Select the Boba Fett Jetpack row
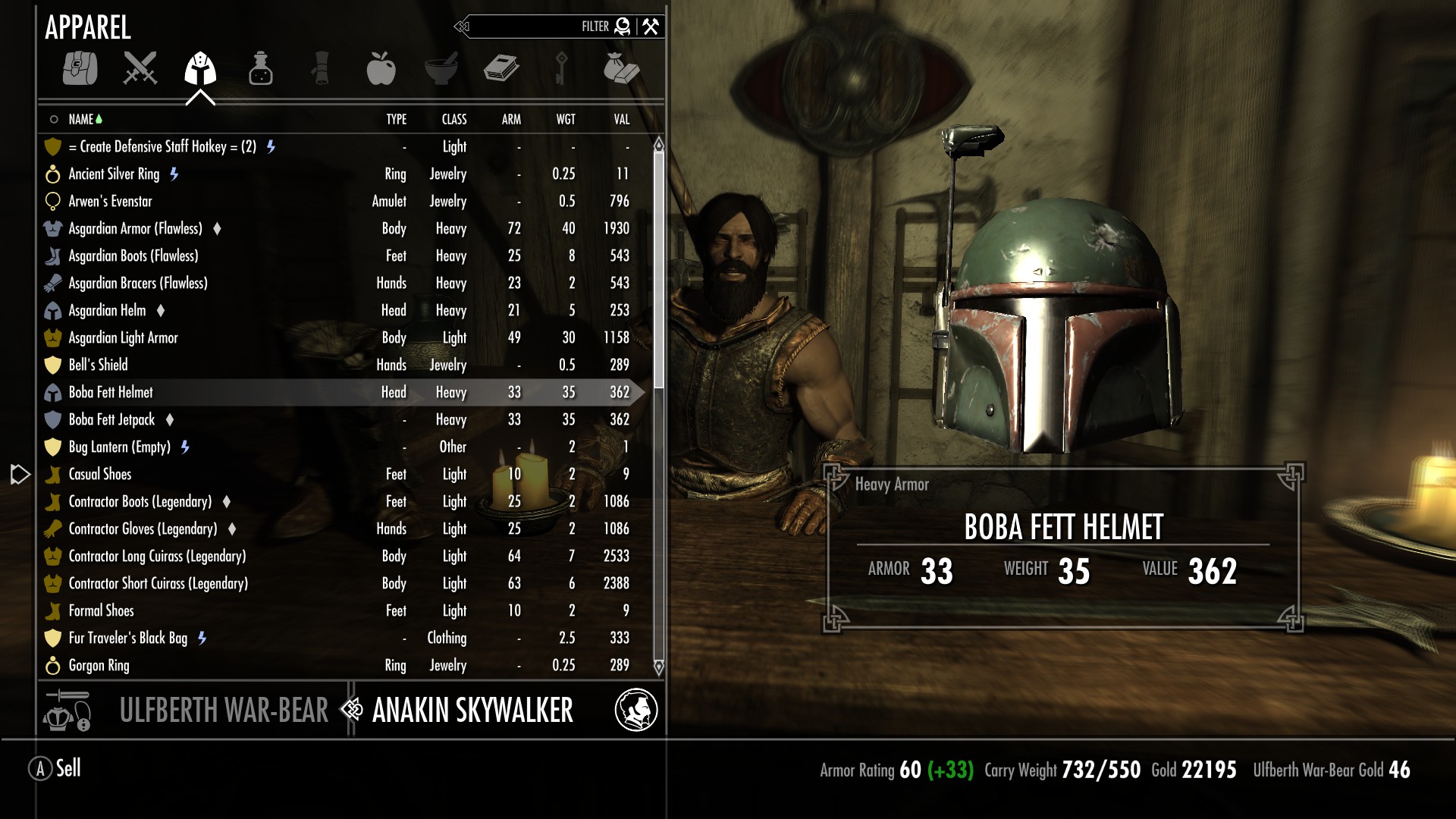 [111, 419]
